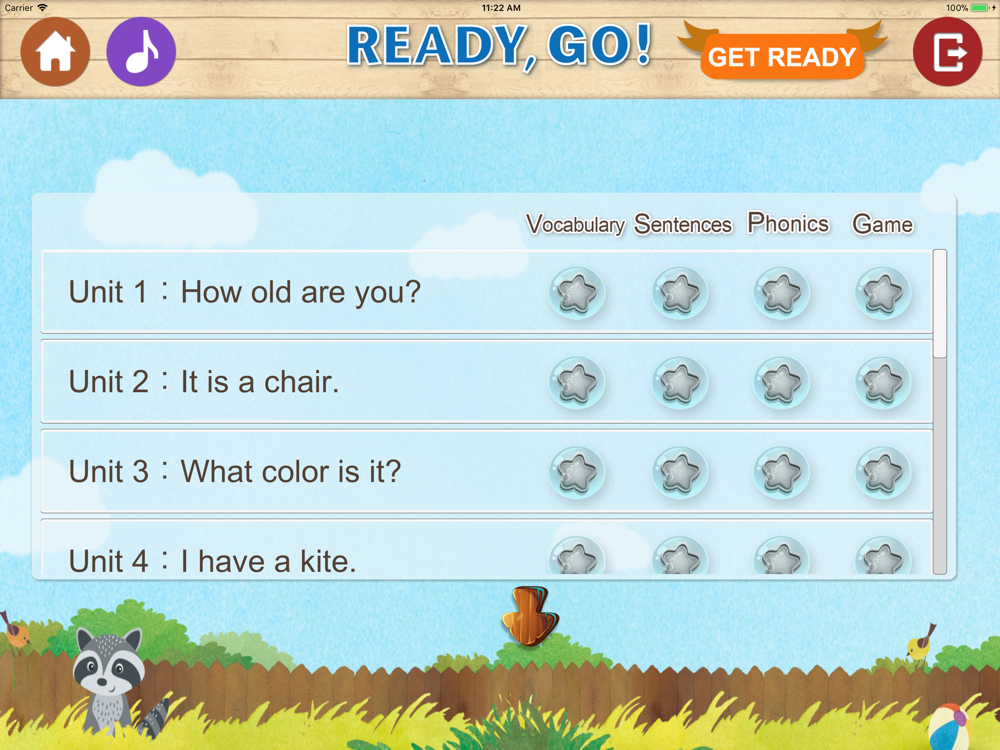Screen dimensions: 1000x750
Task: Select Unit 2 Vocabulary star
Action: pyautogui.click(x=577, y=382)
